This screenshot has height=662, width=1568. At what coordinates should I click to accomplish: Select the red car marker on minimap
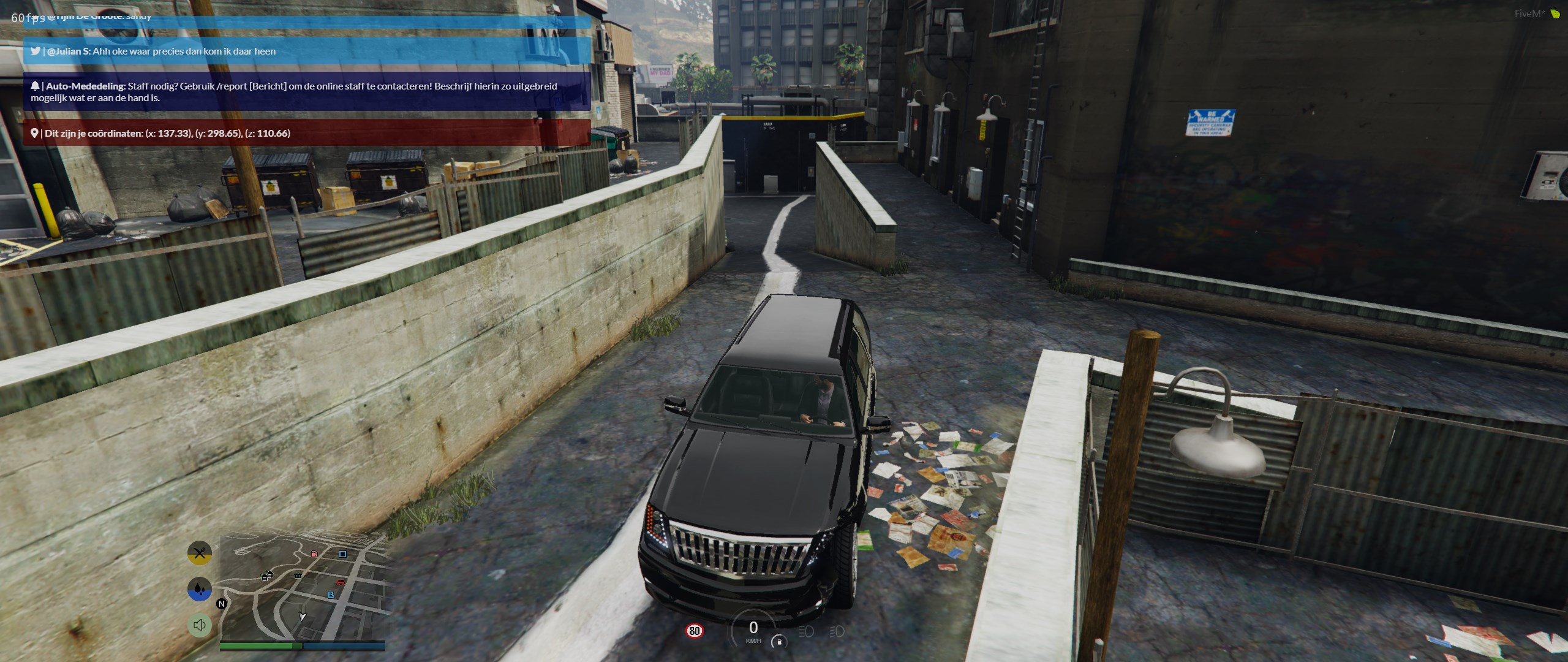[x=341, y=582]
